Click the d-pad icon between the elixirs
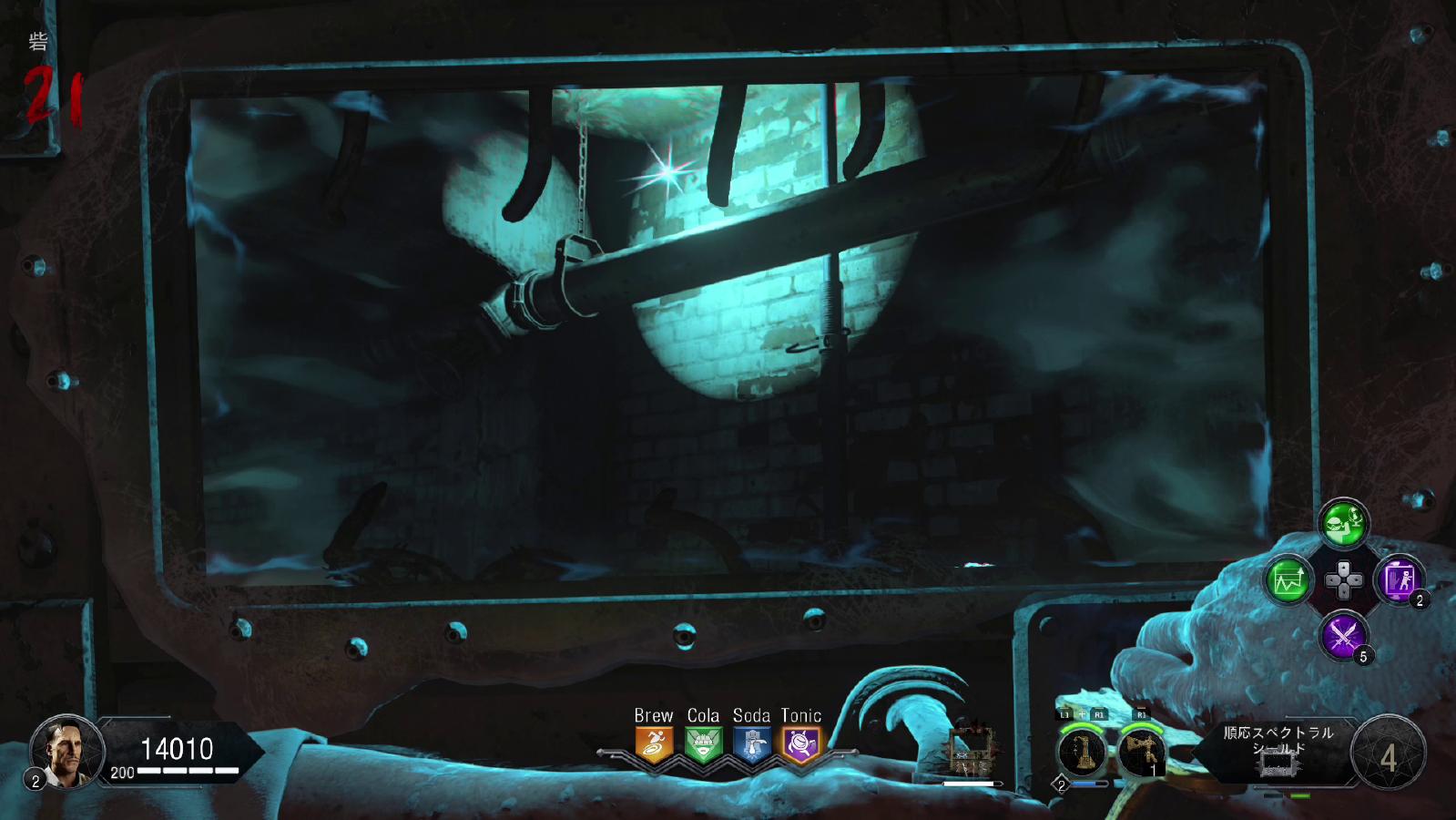1456x820 pixels. [x=1343, y=579]
